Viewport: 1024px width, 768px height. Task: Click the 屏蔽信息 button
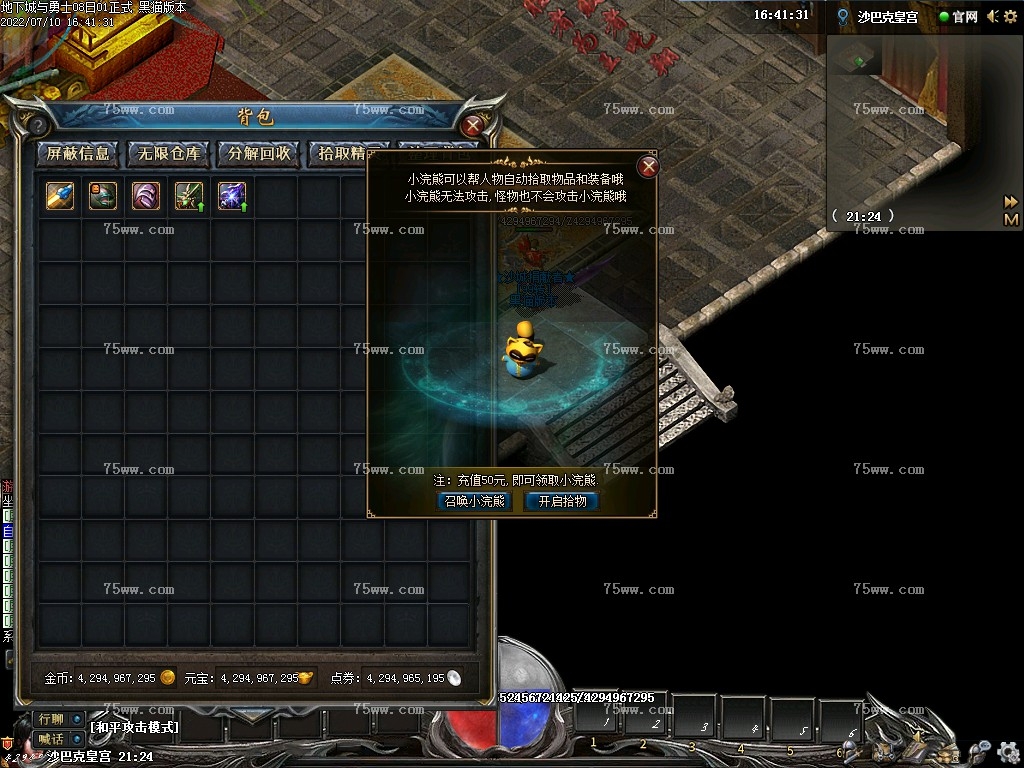78,153
